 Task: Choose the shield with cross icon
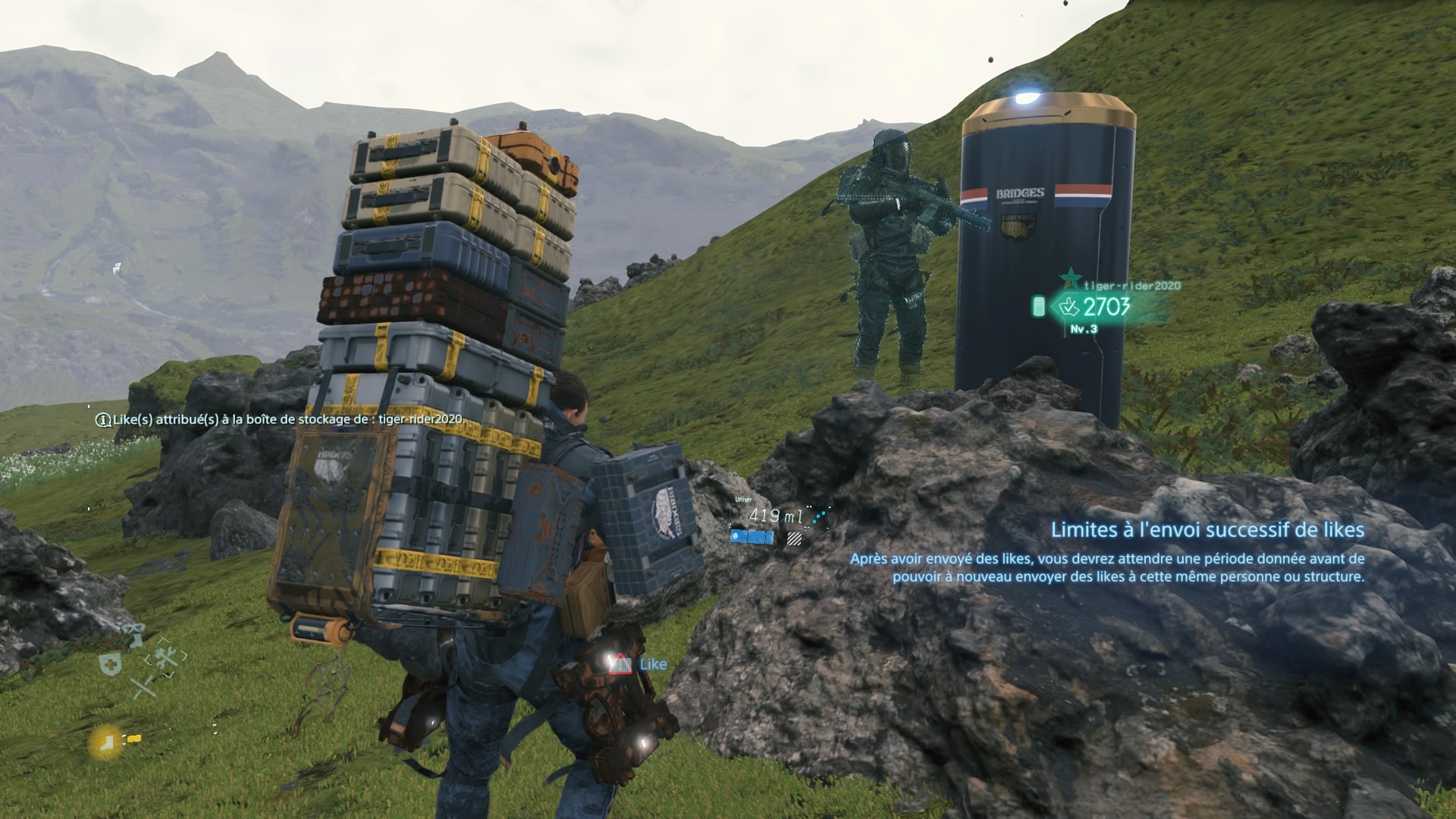[x=111, y=664]
